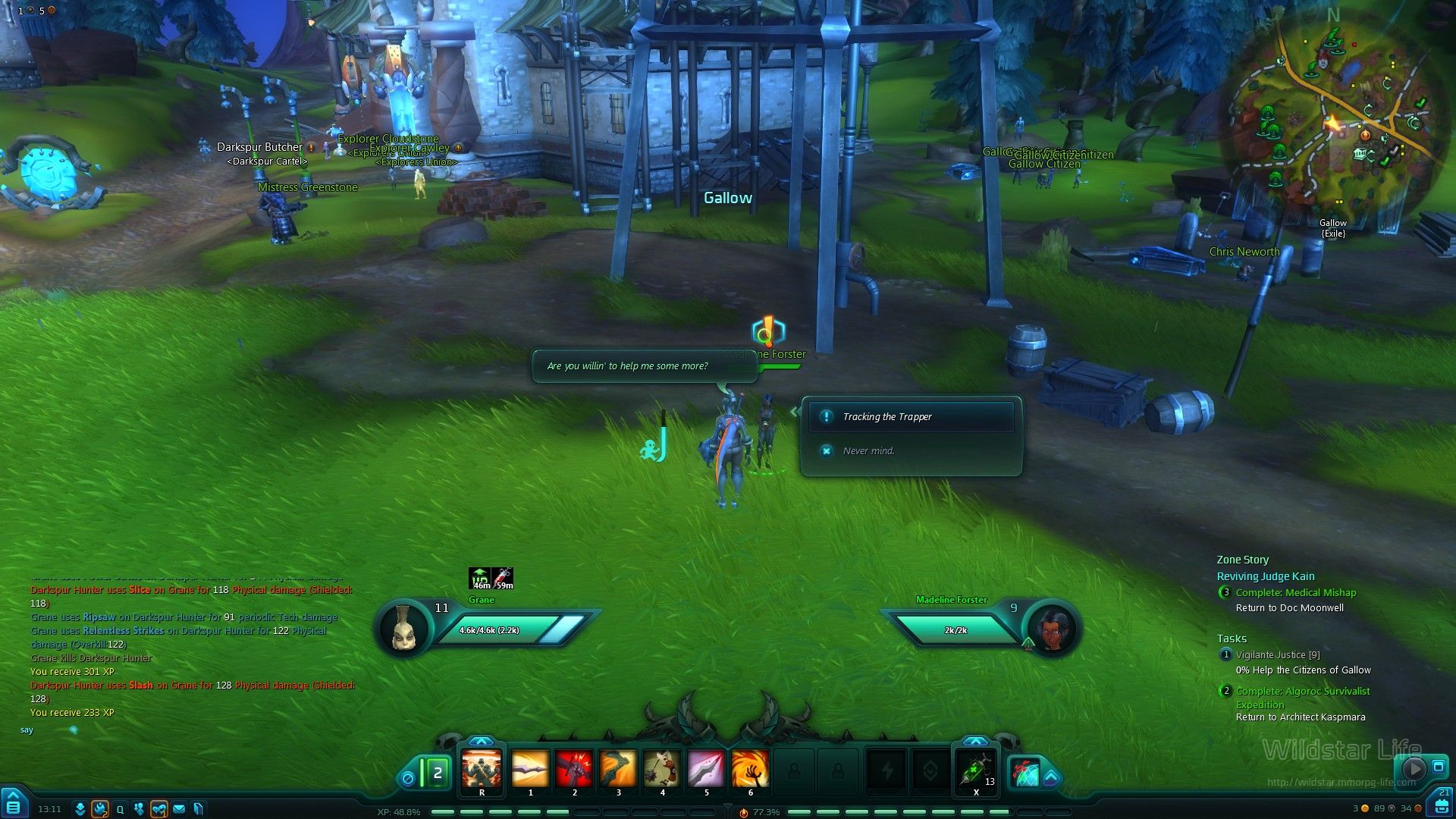
Task: Open the "Vigilante Justice" task in tracker
Action: tap(1278, 655)
